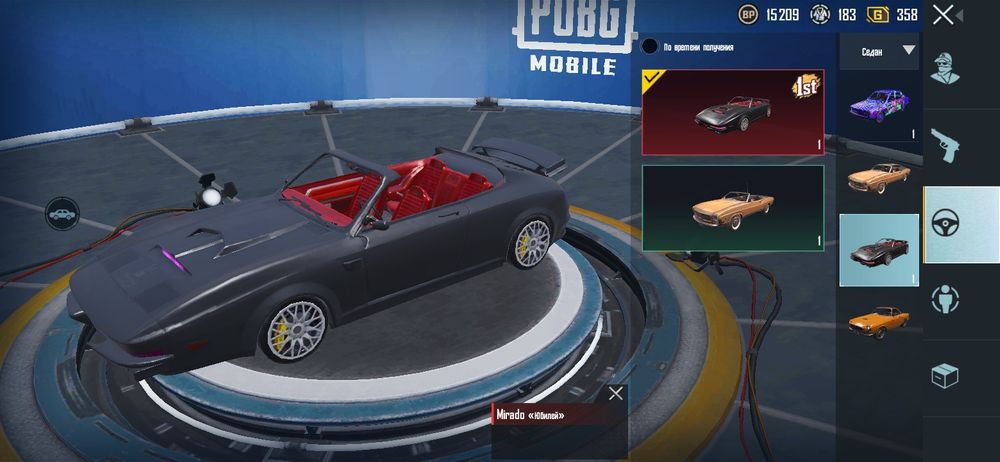Open the box crate tab
1000x462 pixels.
point(945,376)
